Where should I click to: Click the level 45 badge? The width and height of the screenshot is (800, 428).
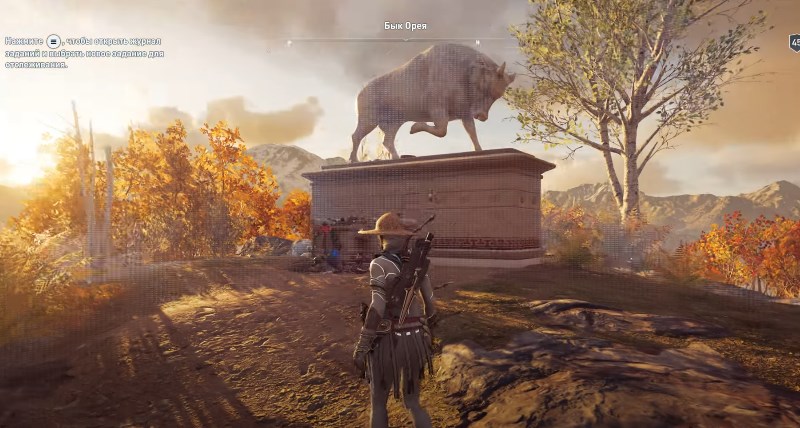point(794,43)
